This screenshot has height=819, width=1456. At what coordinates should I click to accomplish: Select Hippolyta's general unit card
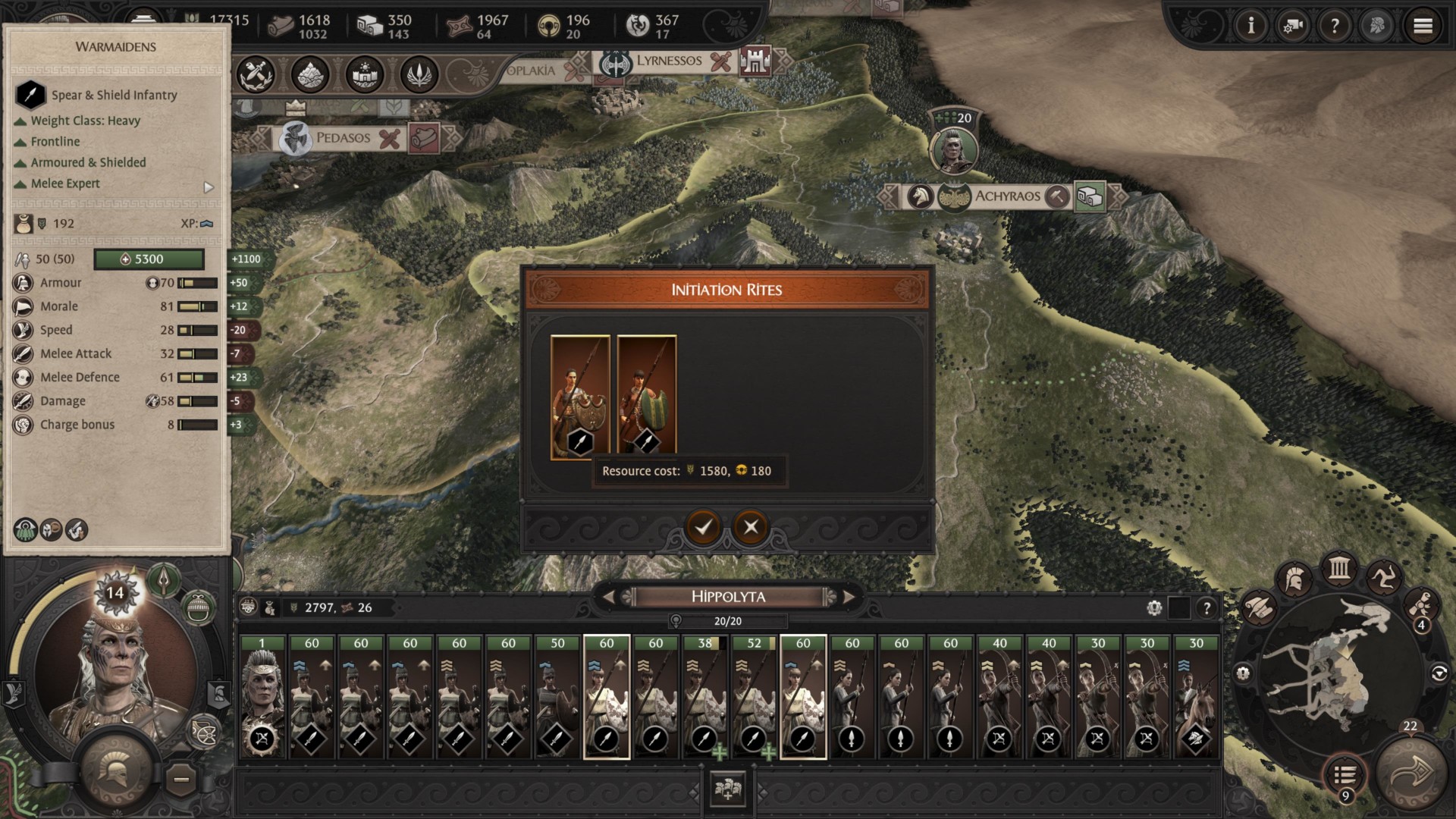pos(262,698)
